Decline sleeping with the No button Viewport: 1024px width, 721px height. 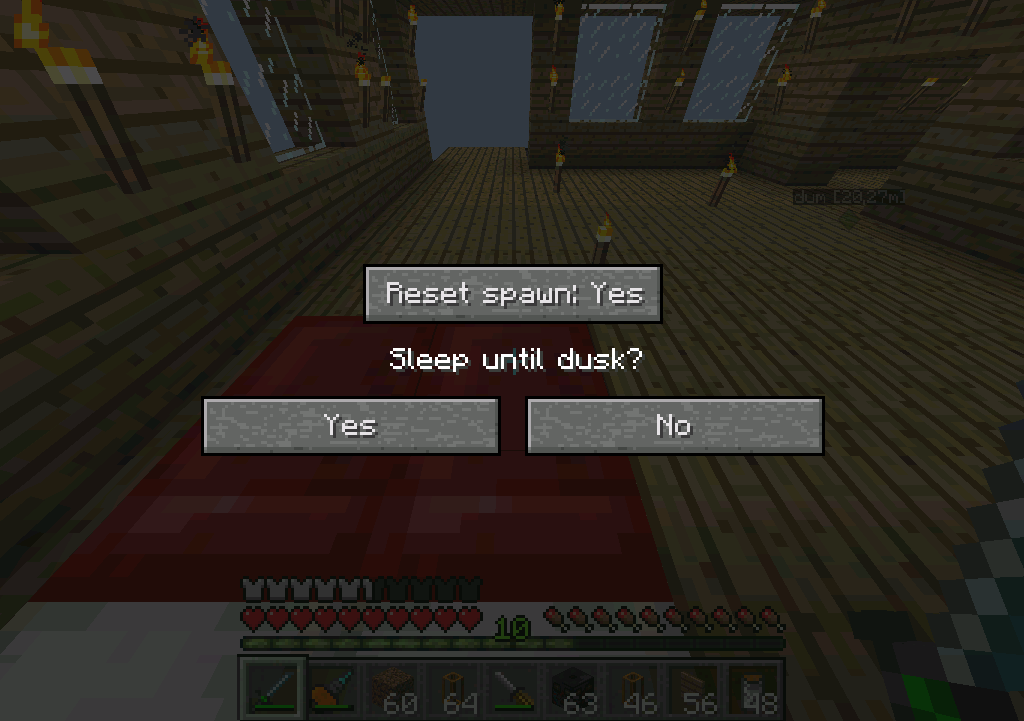coord(674,426)
